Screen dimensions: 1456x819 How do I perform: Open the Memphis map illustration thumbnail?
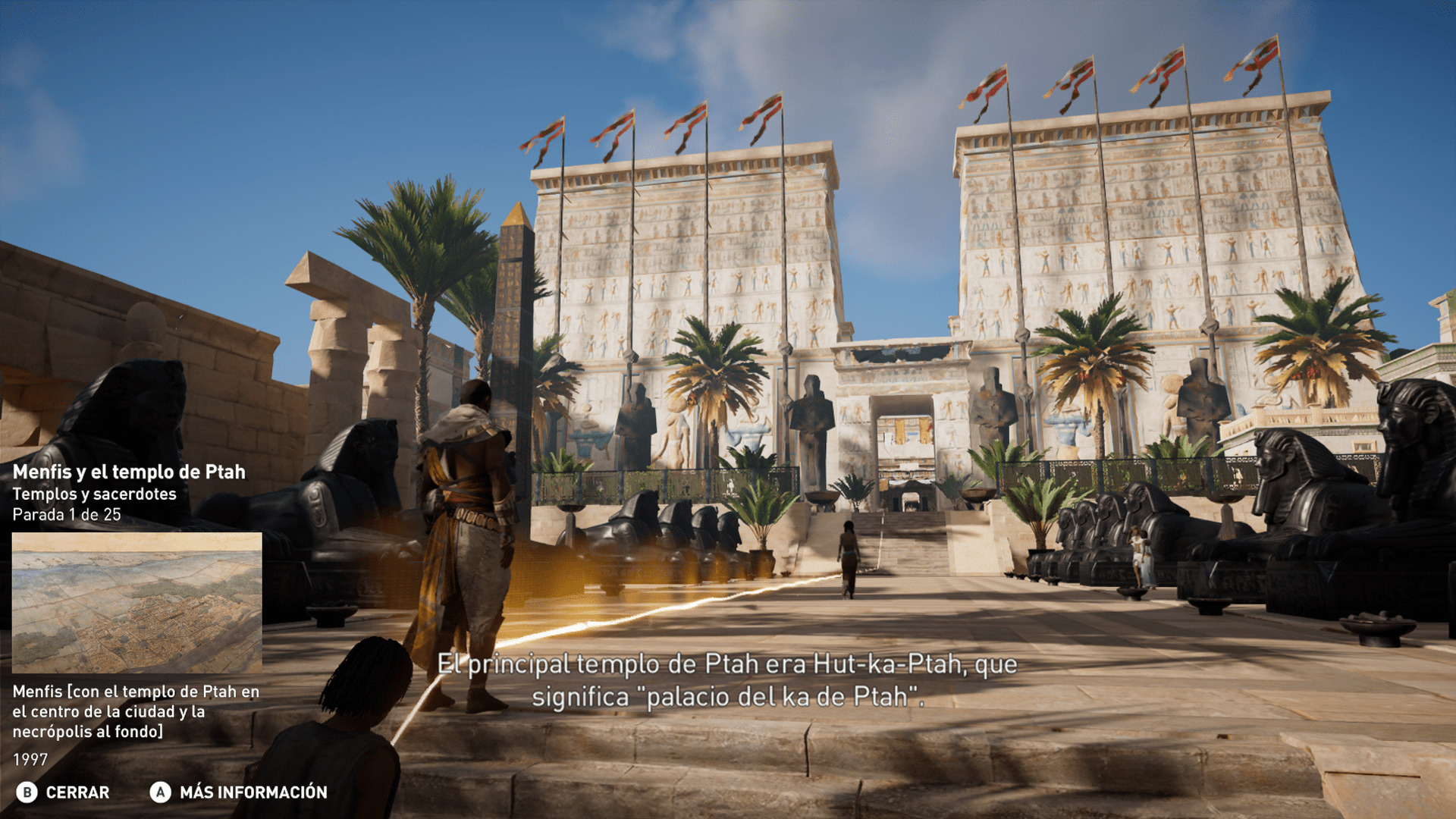pos(136,602)
